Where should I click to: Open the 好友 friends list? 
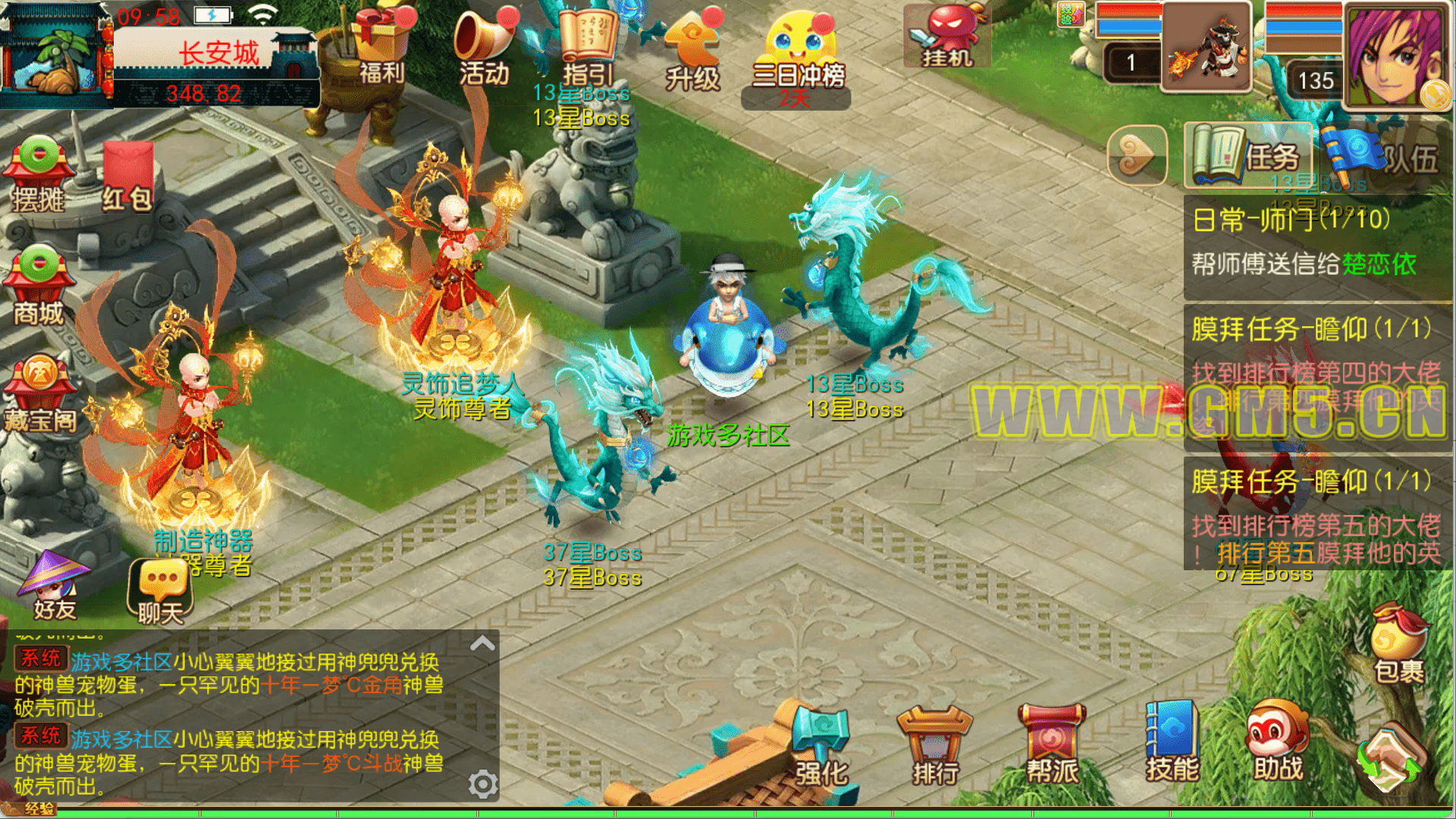[x=55, y=585]
